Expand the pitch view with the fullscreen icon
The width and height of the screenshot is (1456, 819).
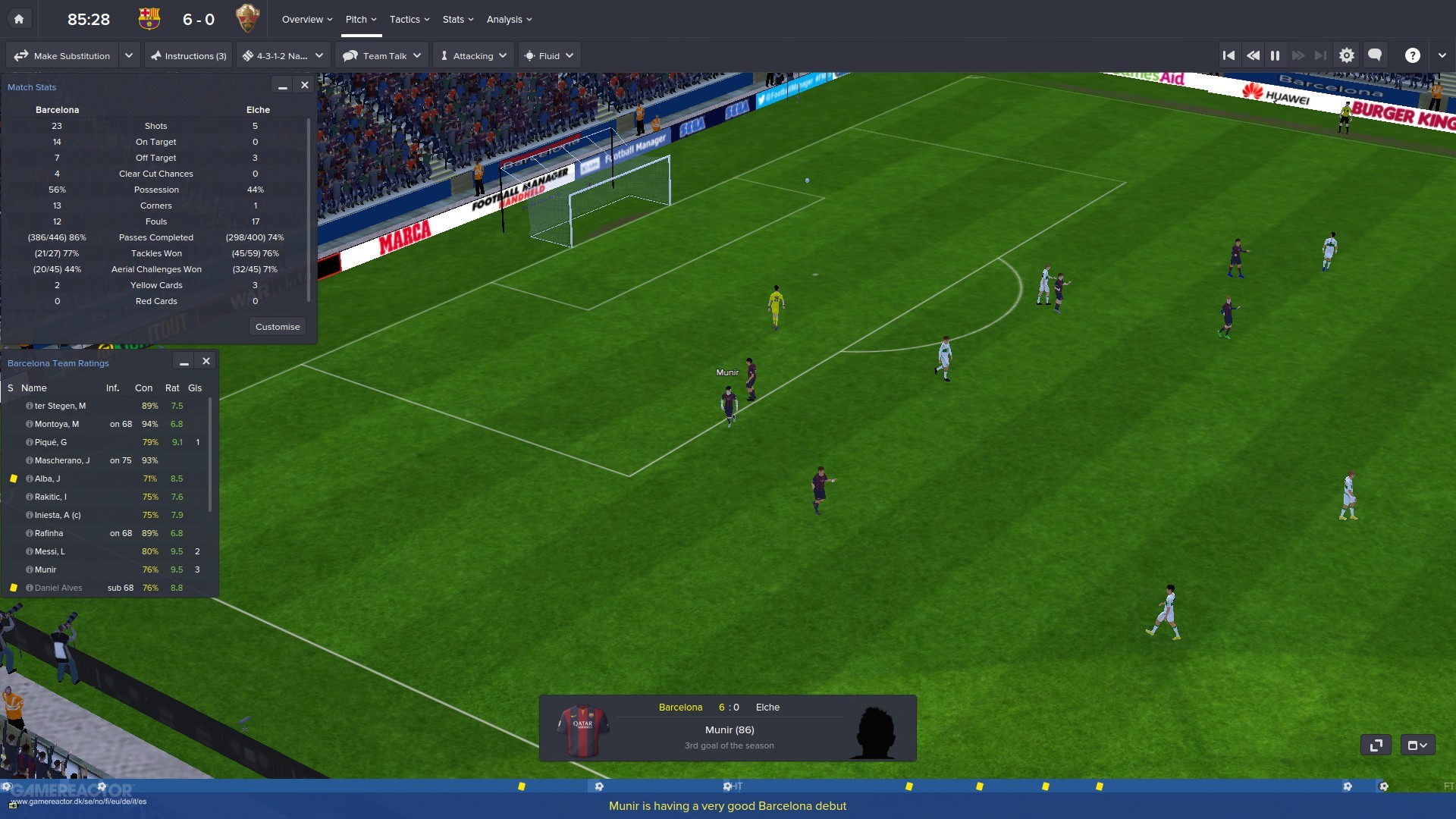1376,745
